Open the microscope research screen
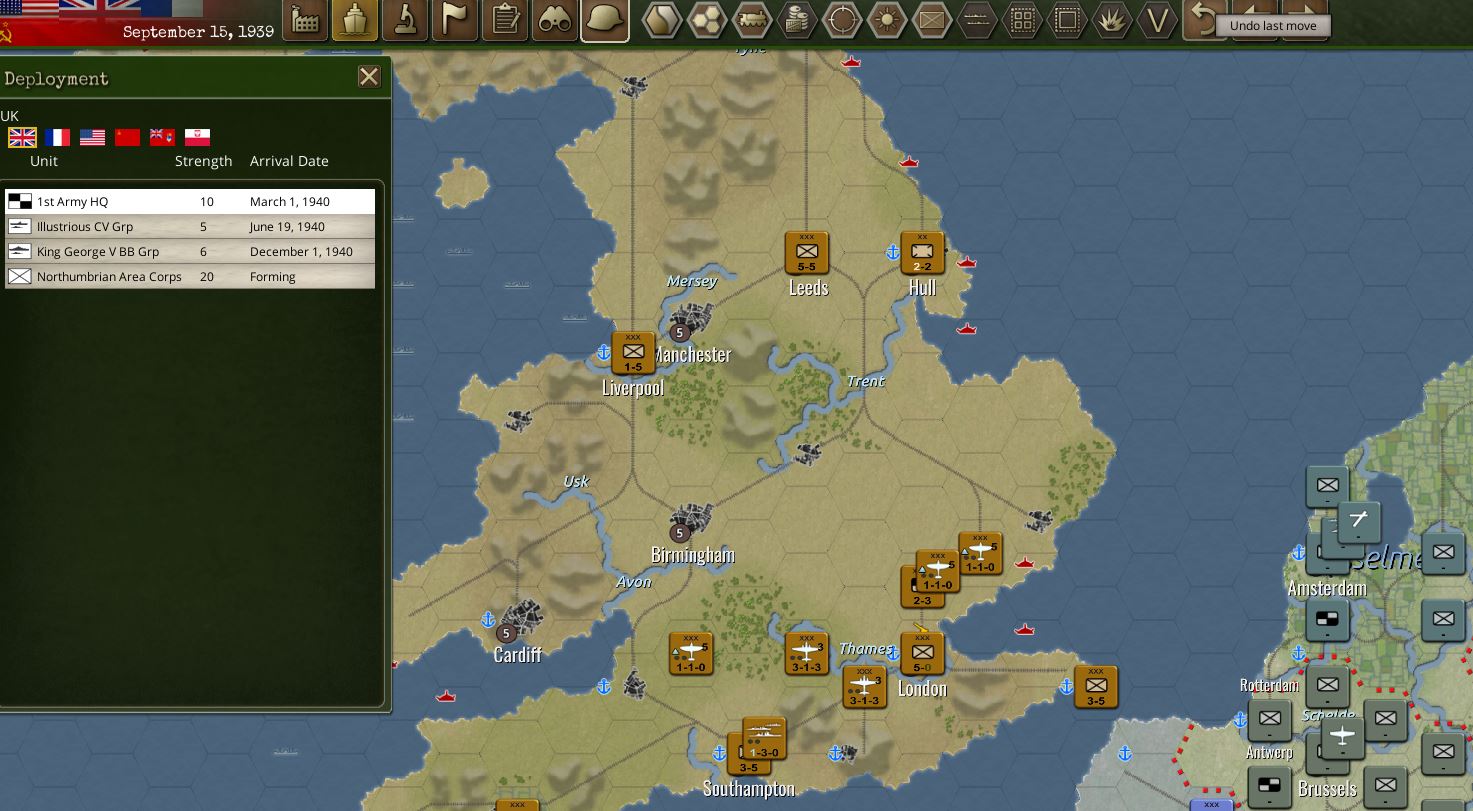Viewport: 1473px width, 811px height. pyautogui.click(x=405, y=20)
